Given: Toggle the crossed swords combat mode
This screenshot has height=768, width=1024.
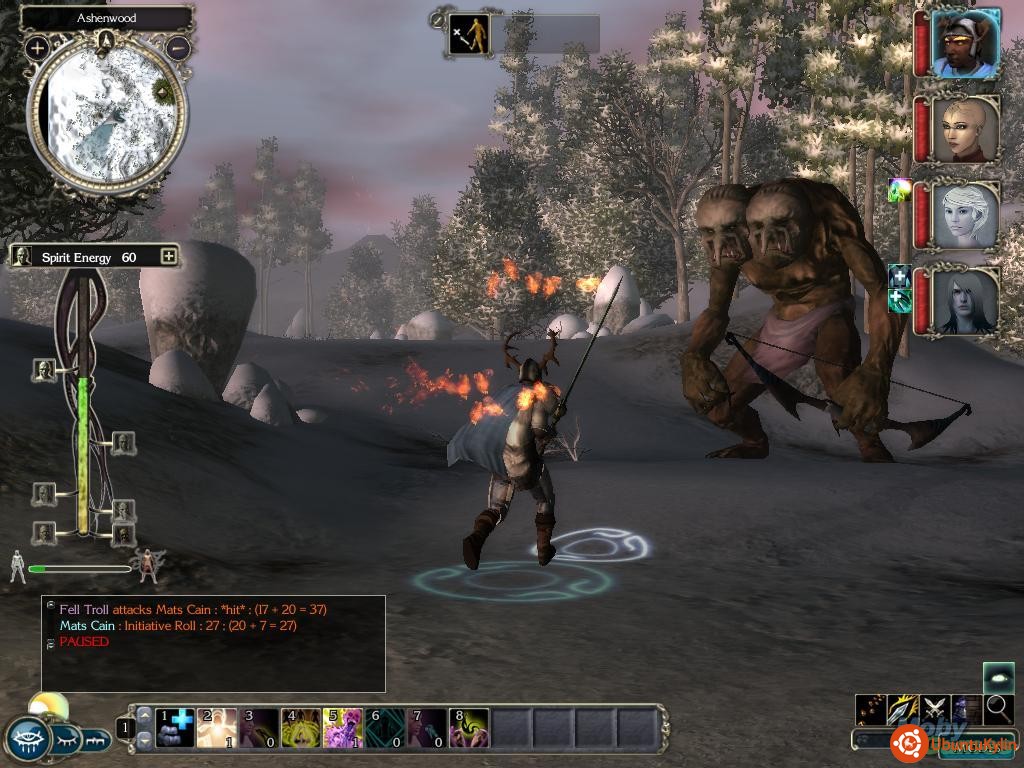Looking at the screenshot, I should click(935, 709).
